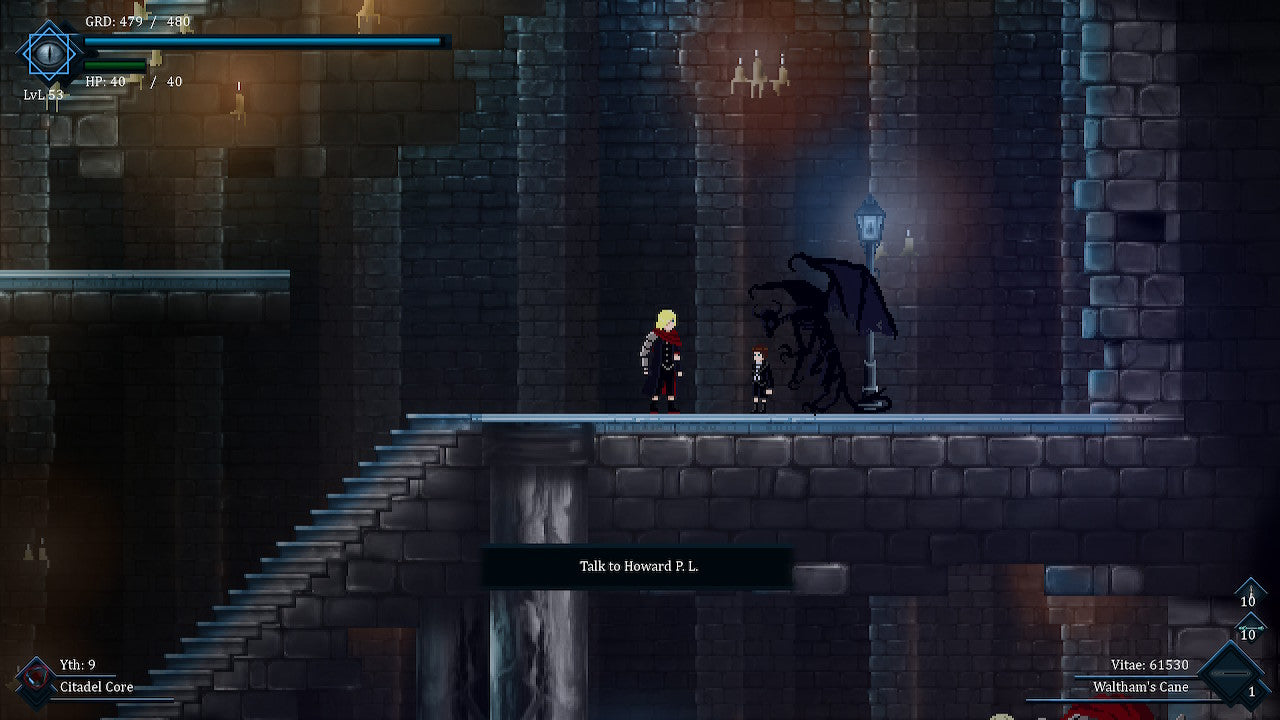Click the Talk to Howard P. L. prompt

click(x=638, y=567)
